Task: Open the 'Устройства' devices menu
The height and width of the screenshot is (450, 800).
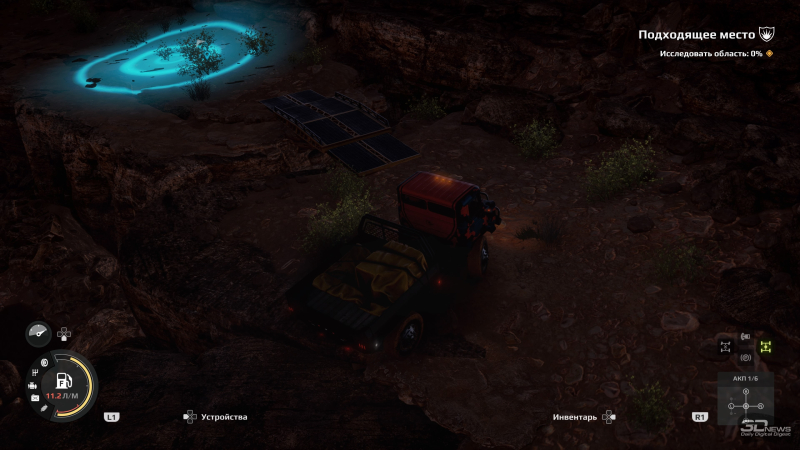Action: pos(223,416)
